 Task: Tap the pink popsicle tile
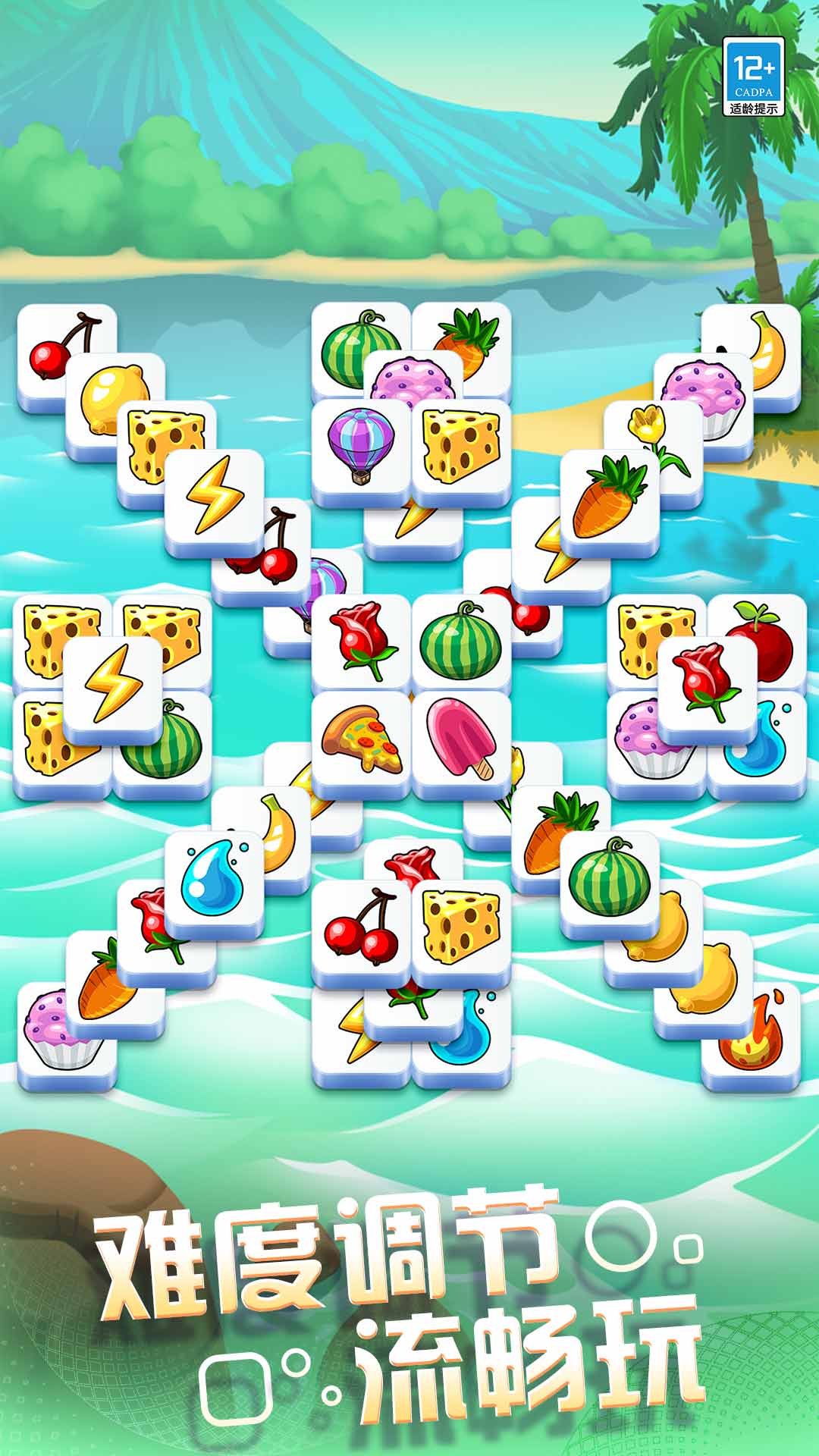pyautogui.click(x=461, y=740)
